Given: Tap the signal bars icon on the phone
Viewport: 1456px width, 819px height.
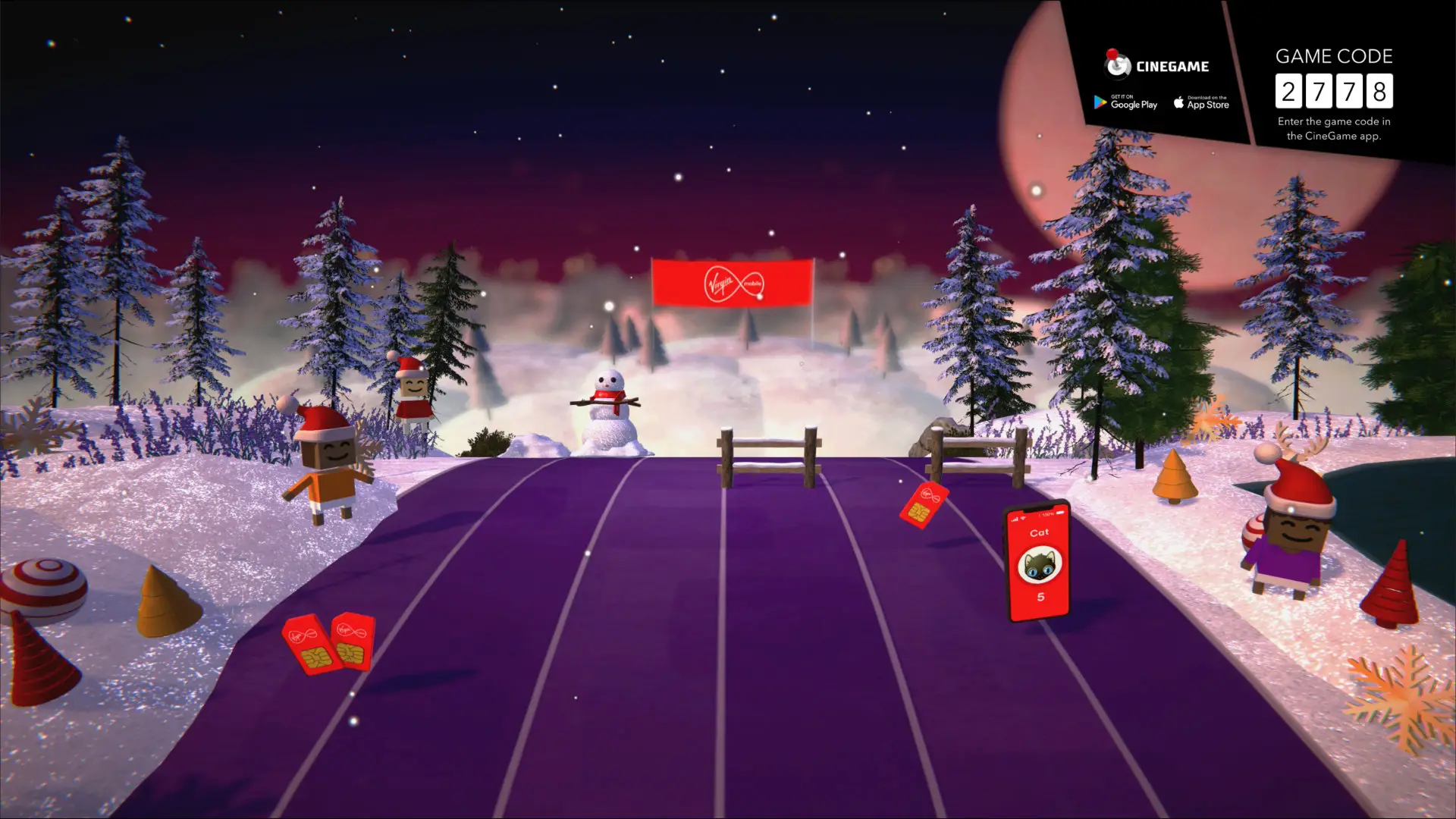Looking at the screenshot, I should (x=1015, y=519).
